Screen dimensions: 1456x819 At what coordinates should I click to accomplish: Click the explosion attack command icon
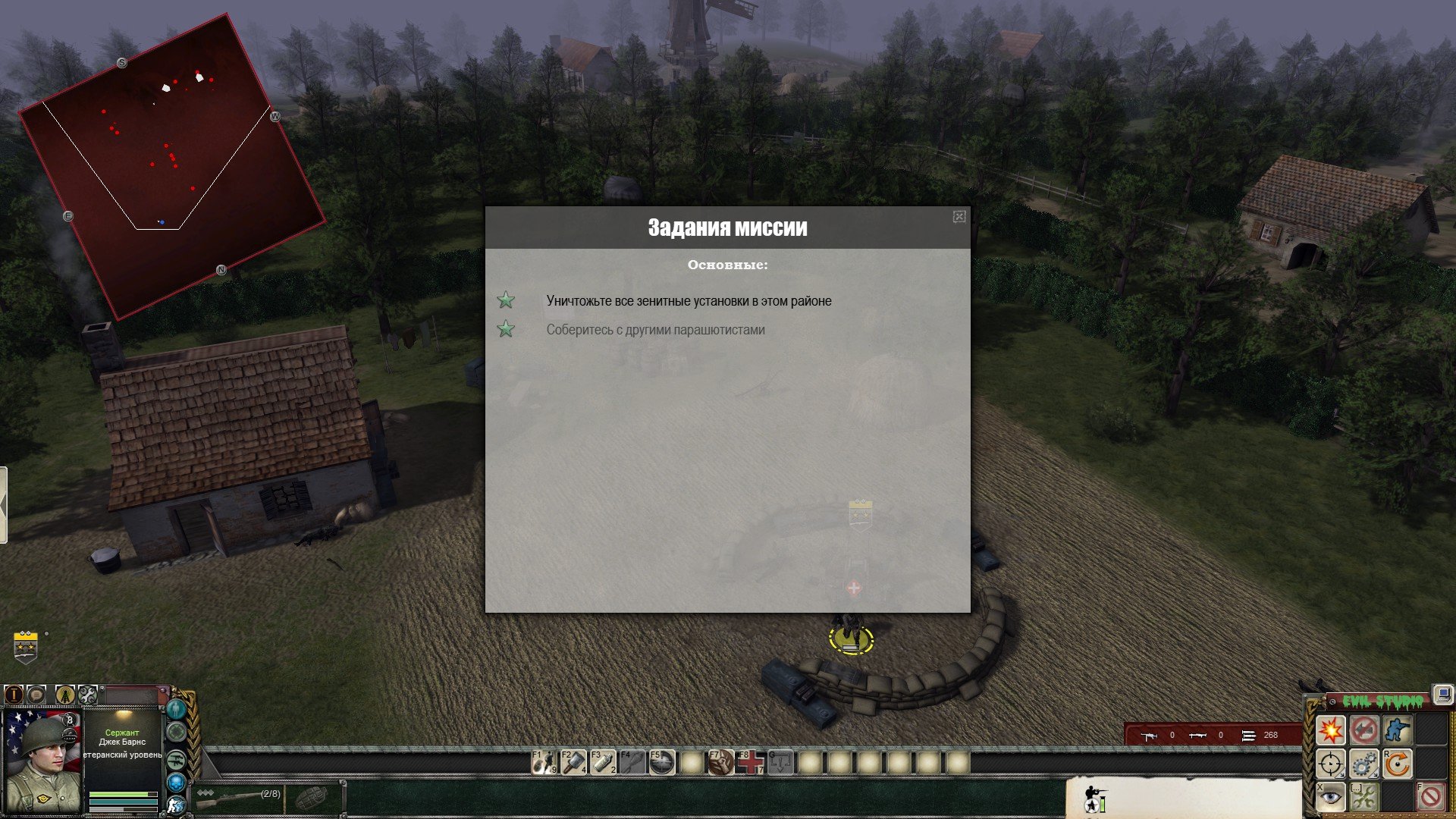coord(1330,730)
